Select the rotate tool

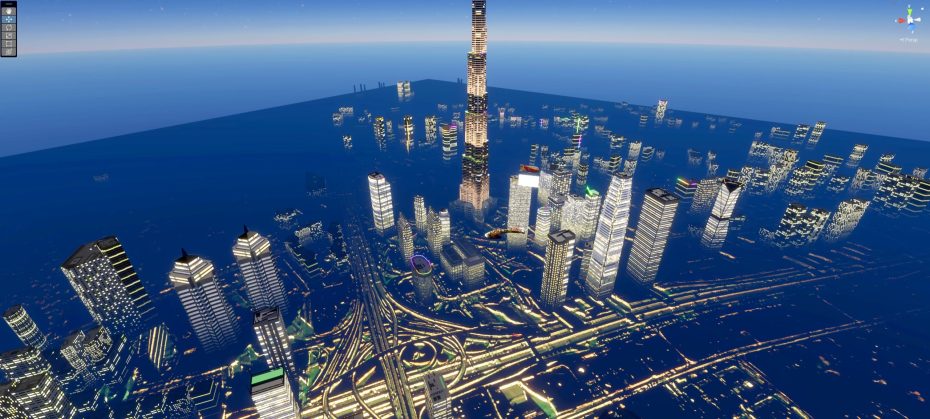point(8,27)
